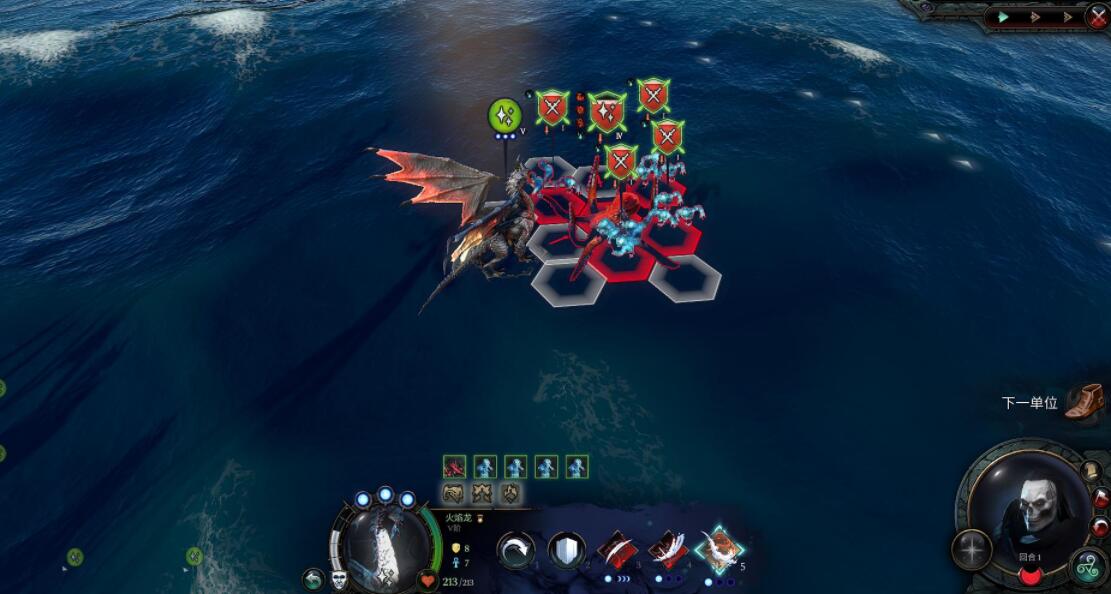The width and height of the screenshot is (1111, 594).
Task: Open the sparkle spell orb button
Action: point(971,549)
